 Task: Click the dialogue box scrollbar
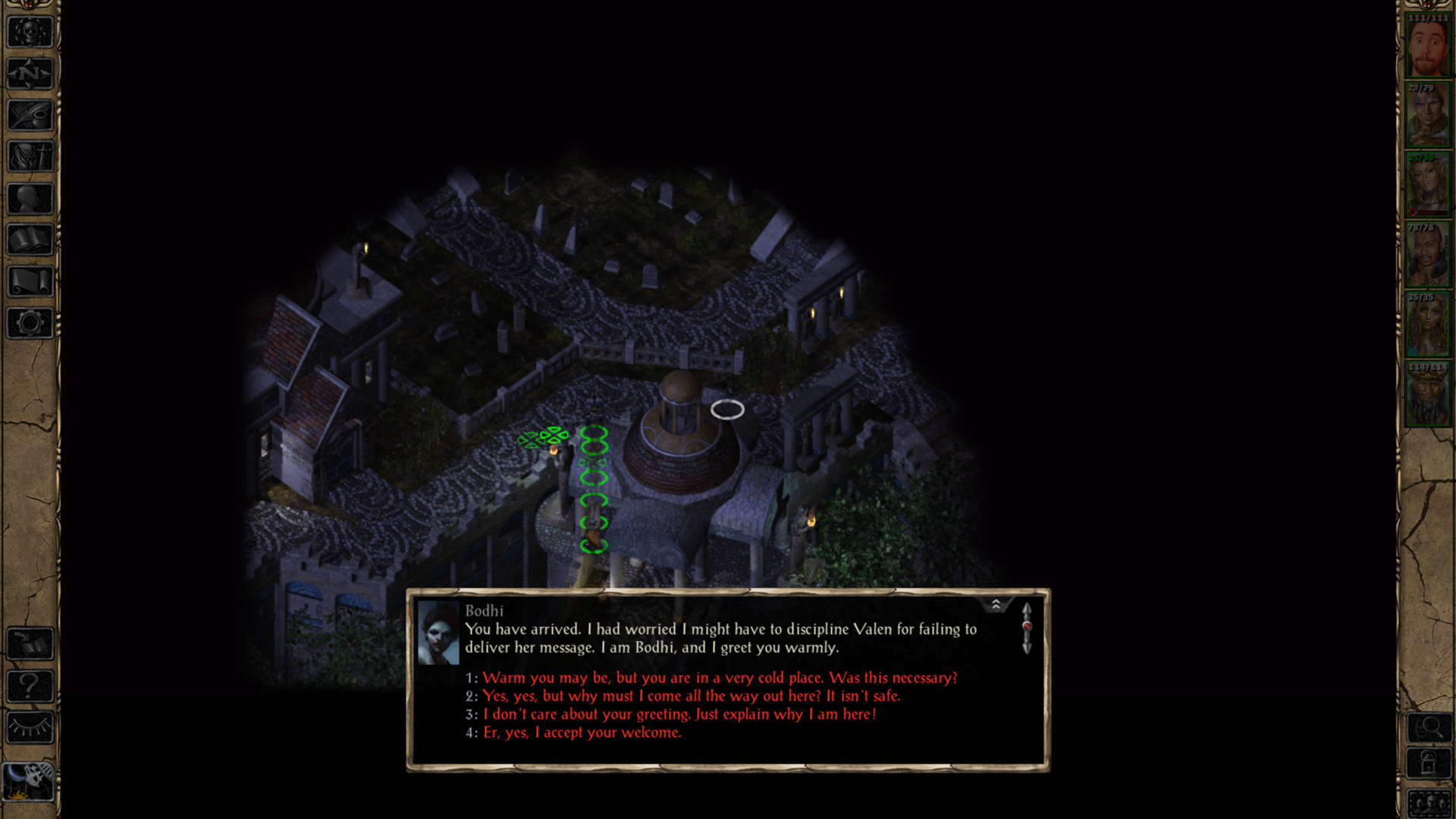tap(1027, 628)
